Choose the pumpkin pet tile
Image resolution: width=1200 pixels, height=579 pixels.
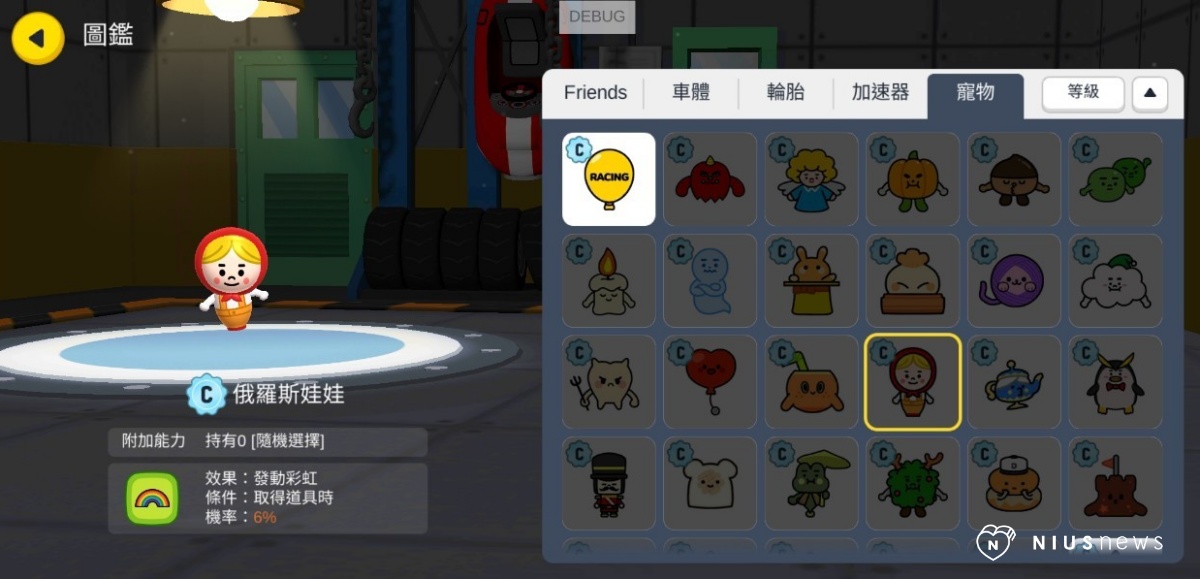(912, 180)
